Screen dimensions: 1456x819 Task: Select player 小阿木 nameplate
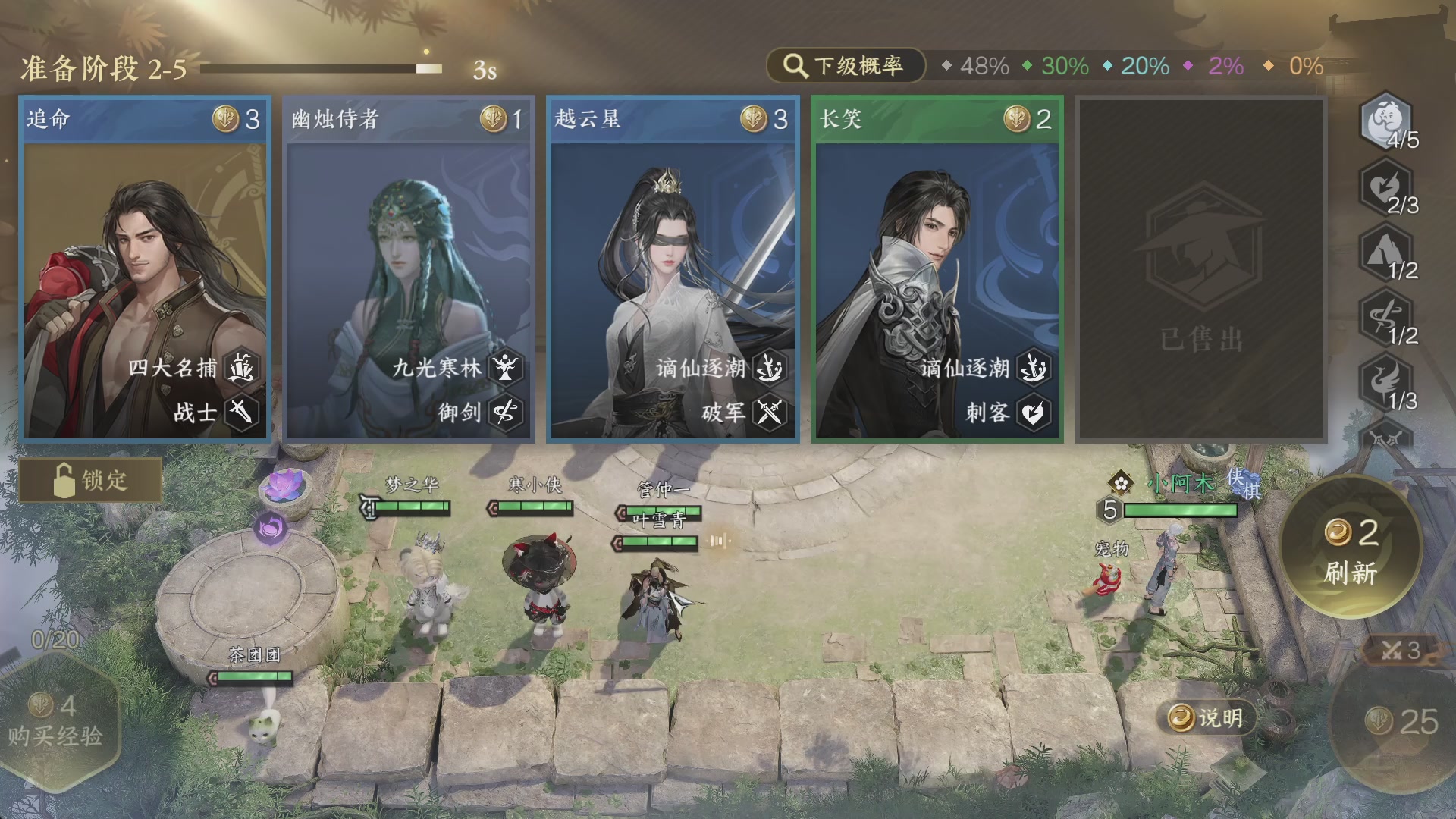tap(1180, 483)
